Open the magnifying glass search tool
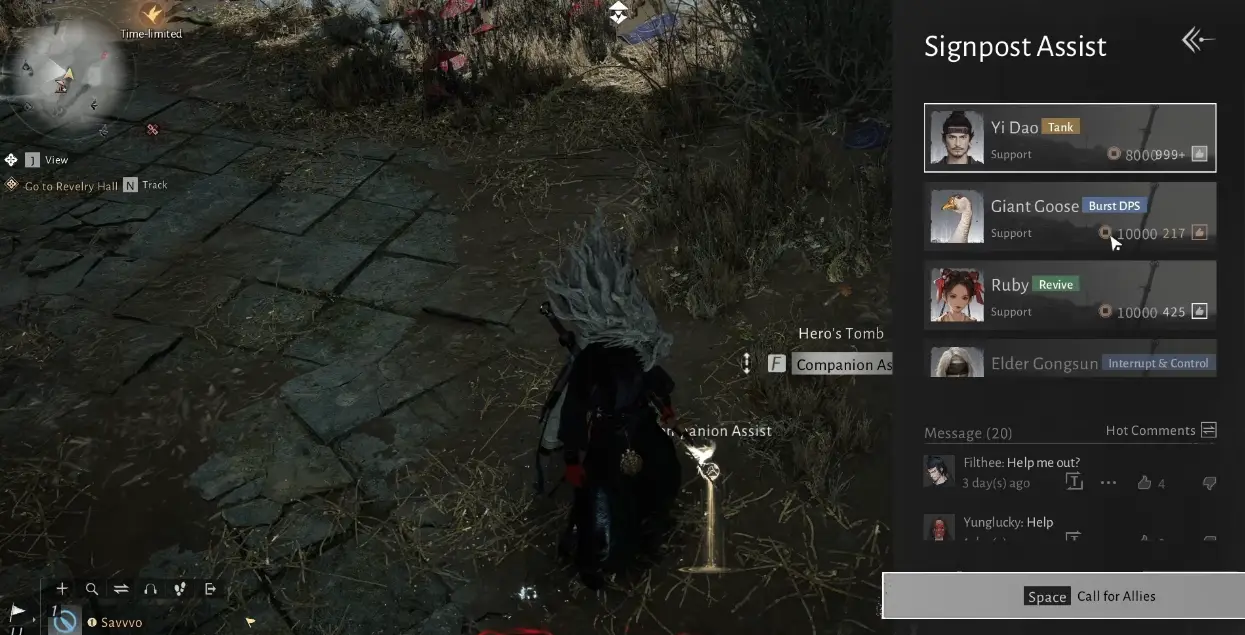 [x=92, y=589]
